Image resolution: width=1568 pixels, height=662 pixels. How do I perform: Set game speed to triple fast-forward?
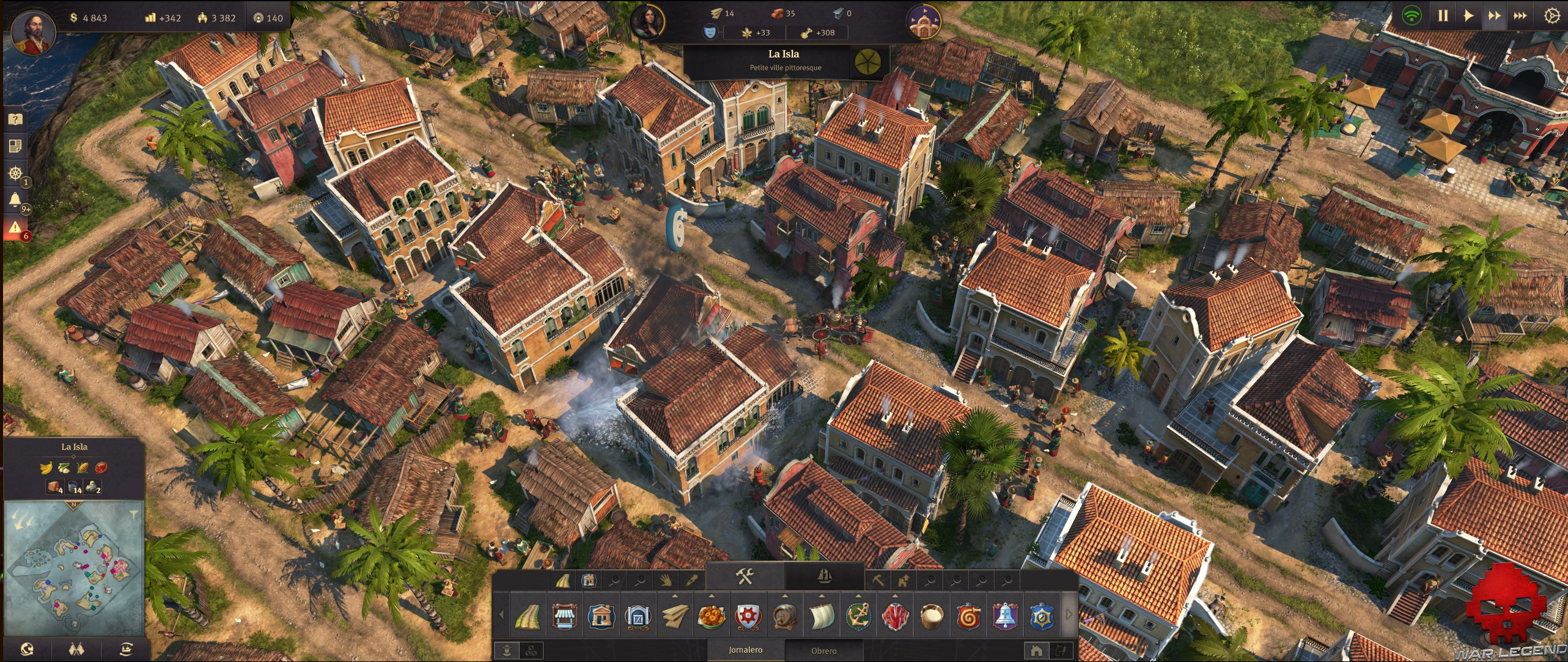click(1520, 17)
